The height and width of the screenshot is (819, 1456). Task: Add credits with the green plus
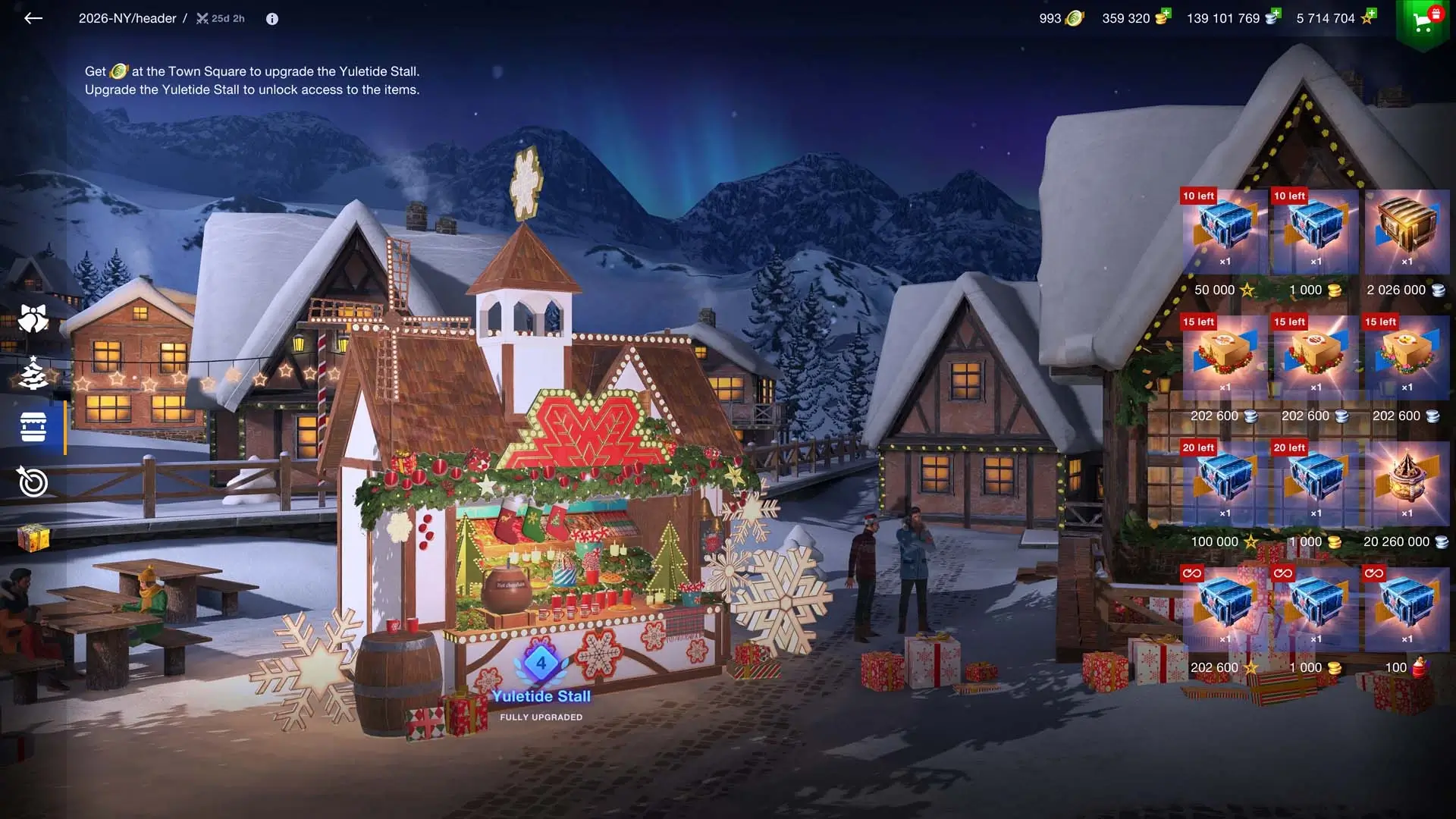pyautogui.click(x=1276, y=13)
